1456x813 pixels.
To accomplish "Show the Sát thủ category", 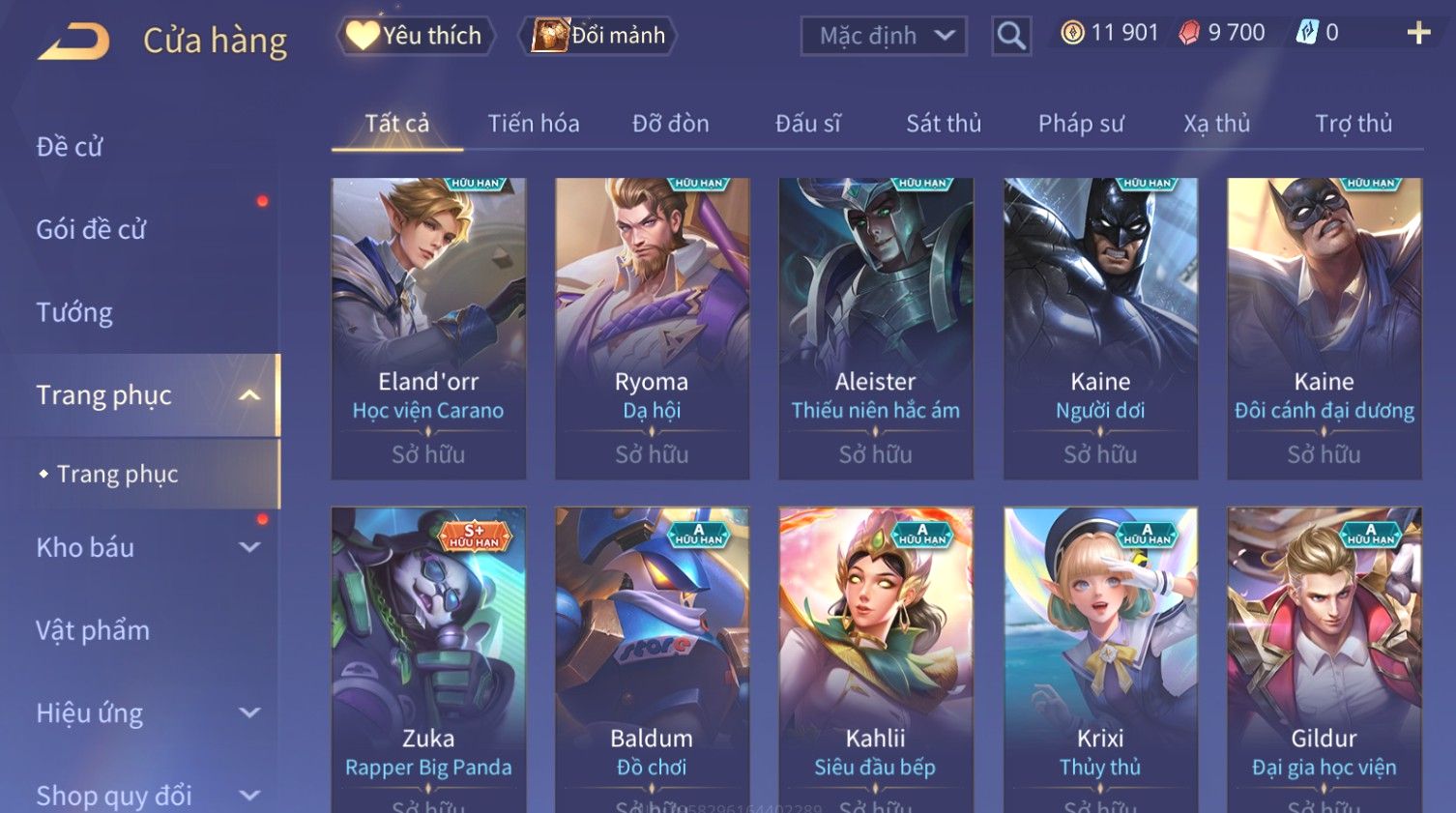I will click(x=943, y=124).
